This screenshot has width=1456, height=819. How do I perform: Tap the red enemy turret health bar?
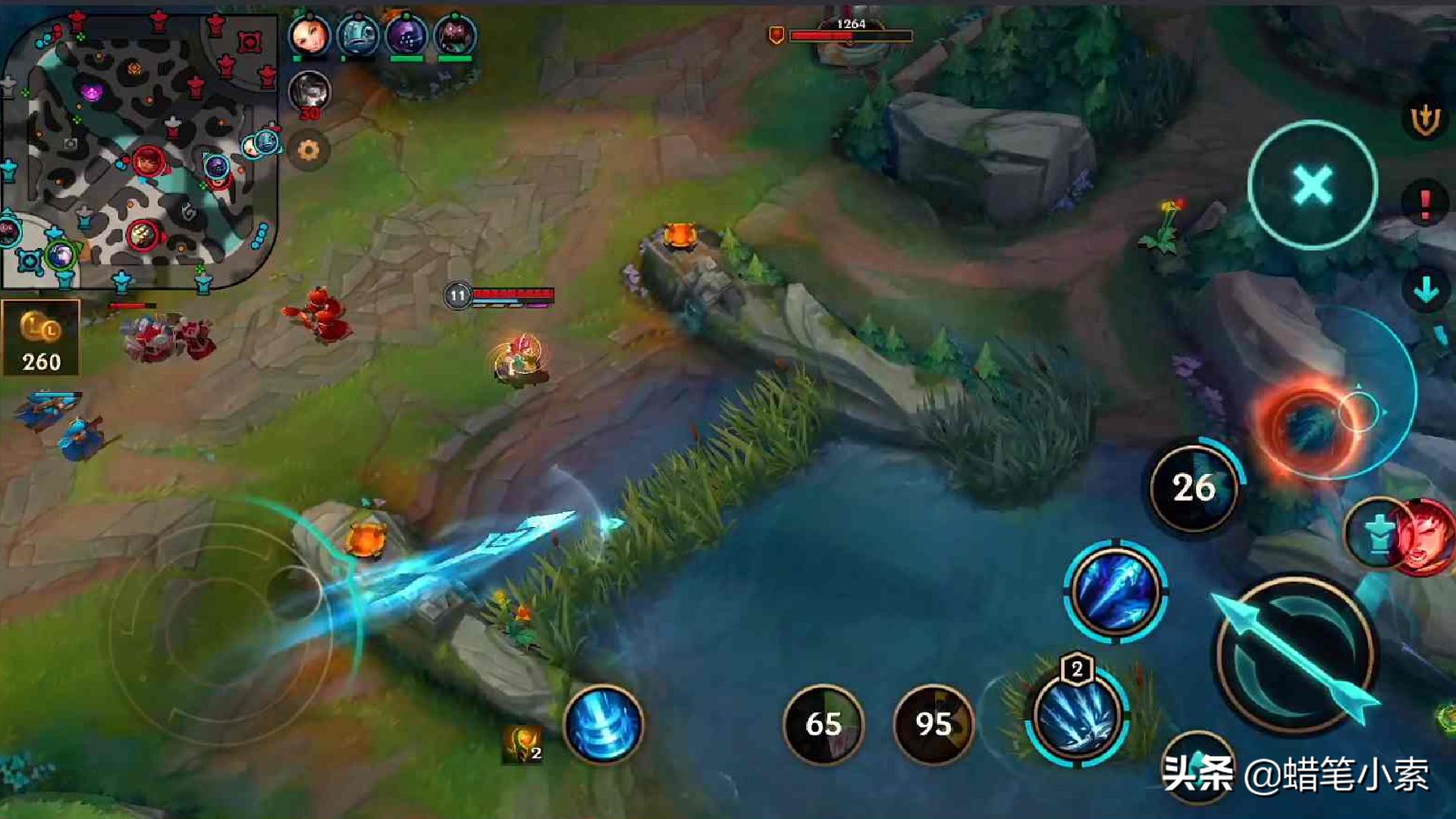(849, 34)
